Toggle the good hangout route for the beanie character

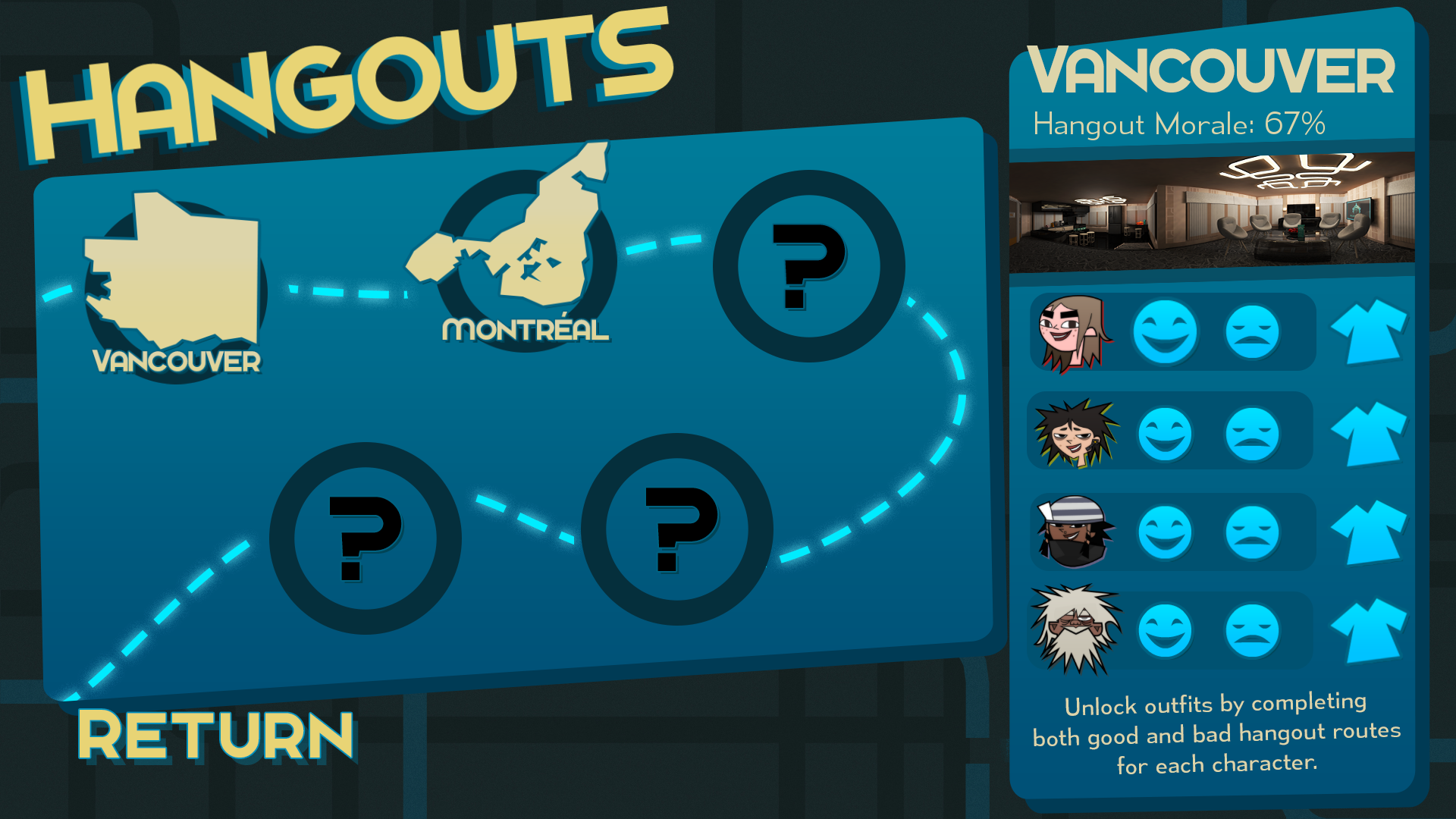pyautogui.click(x=1166, y=531)
